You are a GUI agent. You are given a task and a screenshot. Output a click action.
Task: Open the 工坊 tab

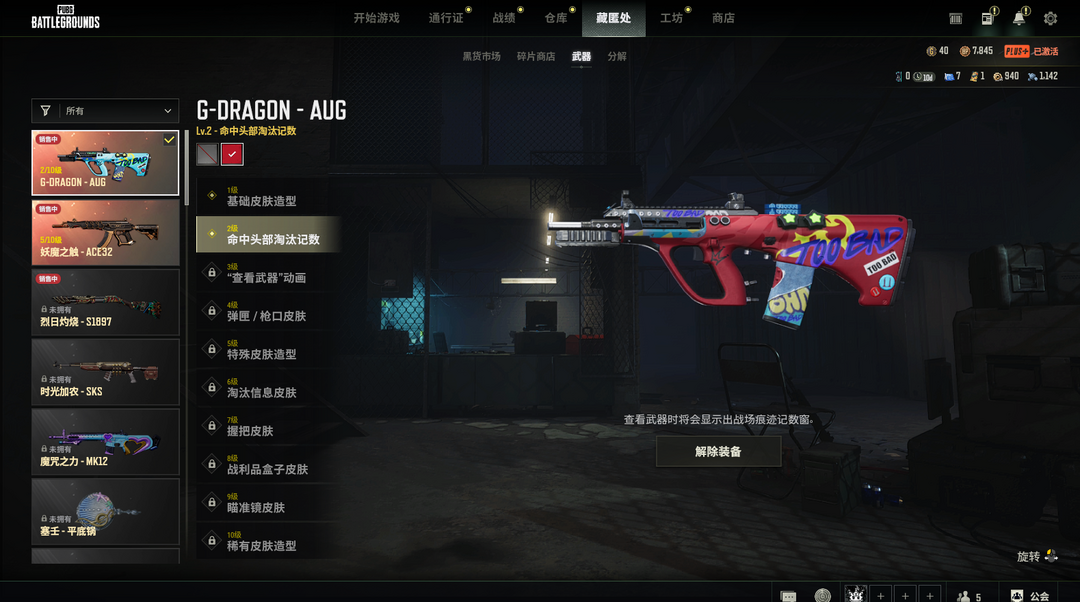pos(671,18)
